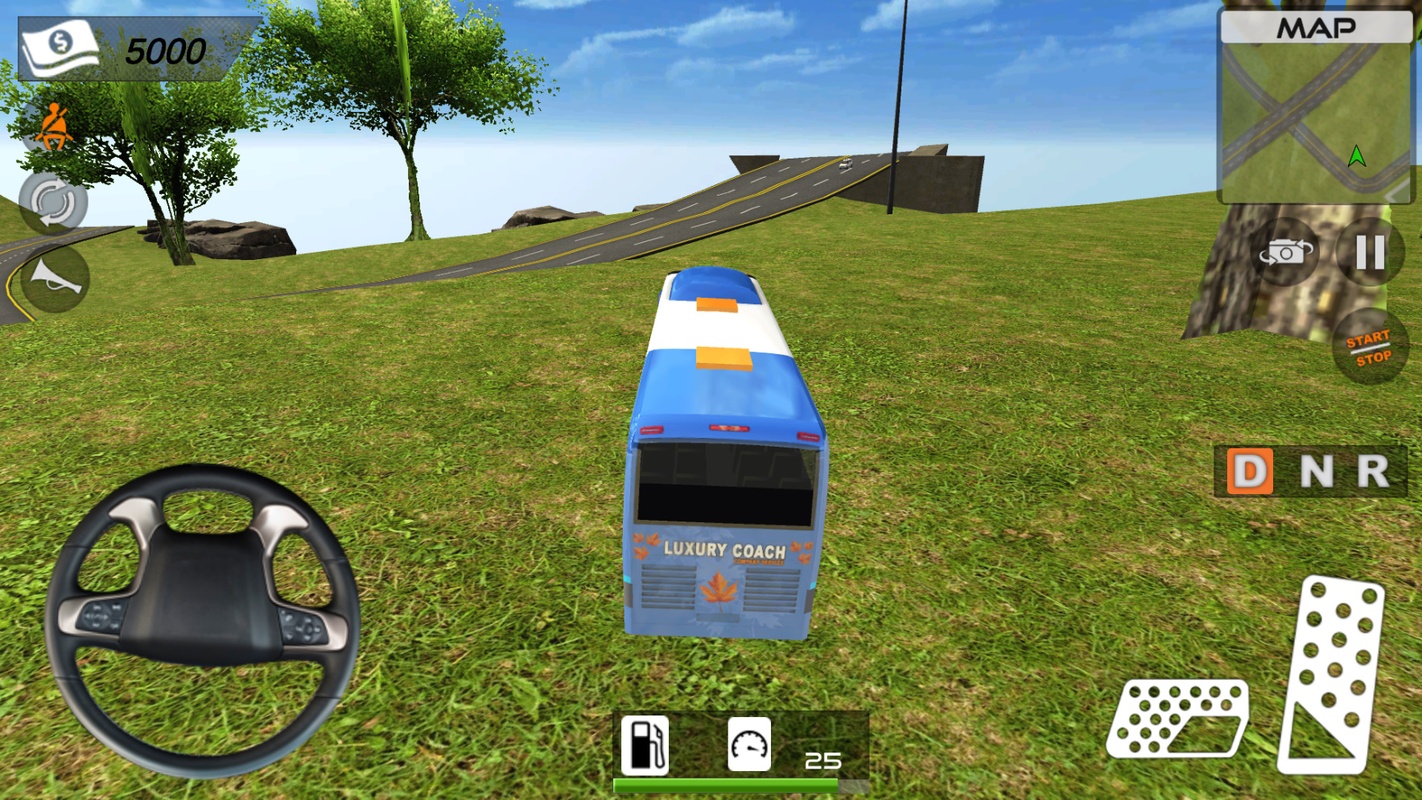The height and width of the screenshot is (800, 1422).
Task: Tap the fuel pump icon
Action: pos(645,745)
